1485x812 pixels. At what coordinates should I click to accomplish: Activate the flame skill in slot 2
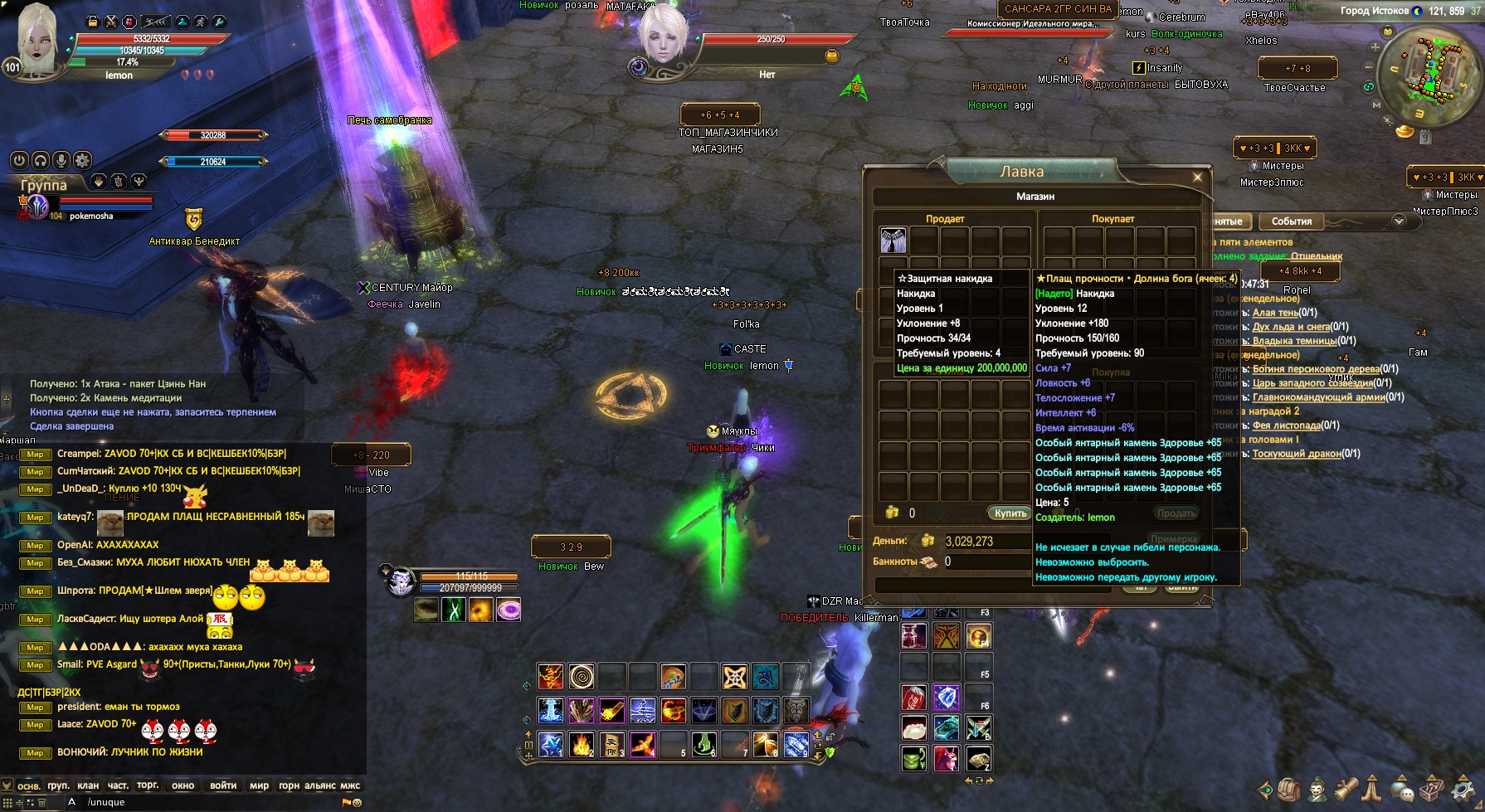(582, 744)
